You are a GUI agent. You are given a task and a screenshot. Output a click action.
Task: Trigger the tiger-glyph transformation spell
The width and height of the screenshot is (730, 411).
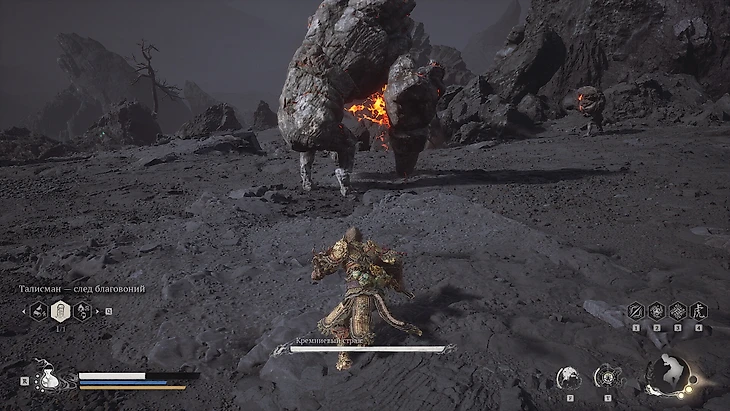tap(698, 311)
